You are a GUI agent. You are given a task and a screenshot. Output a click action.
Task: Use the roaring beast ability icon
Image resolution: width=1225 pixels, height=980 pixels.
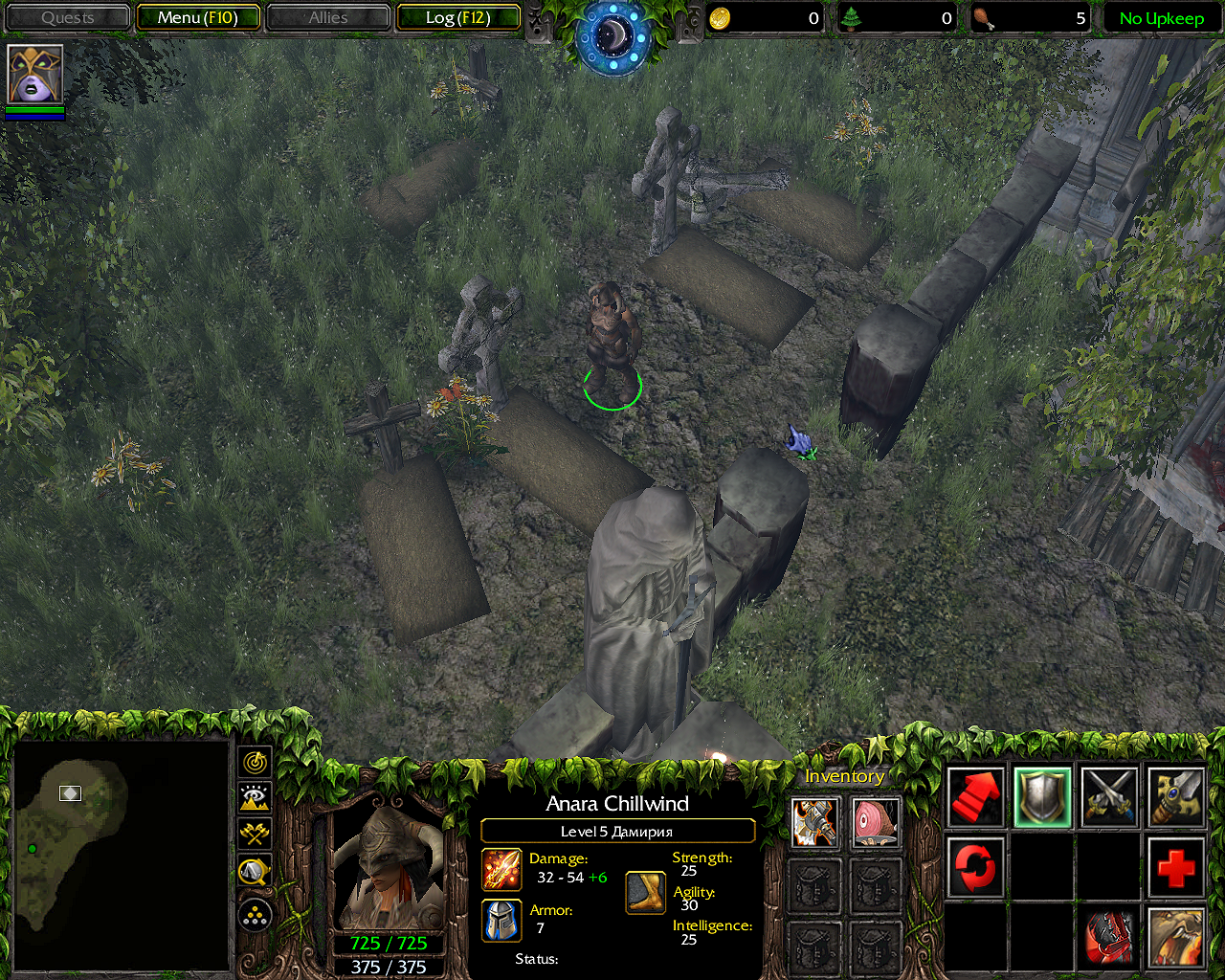[x=1176, y=937]
